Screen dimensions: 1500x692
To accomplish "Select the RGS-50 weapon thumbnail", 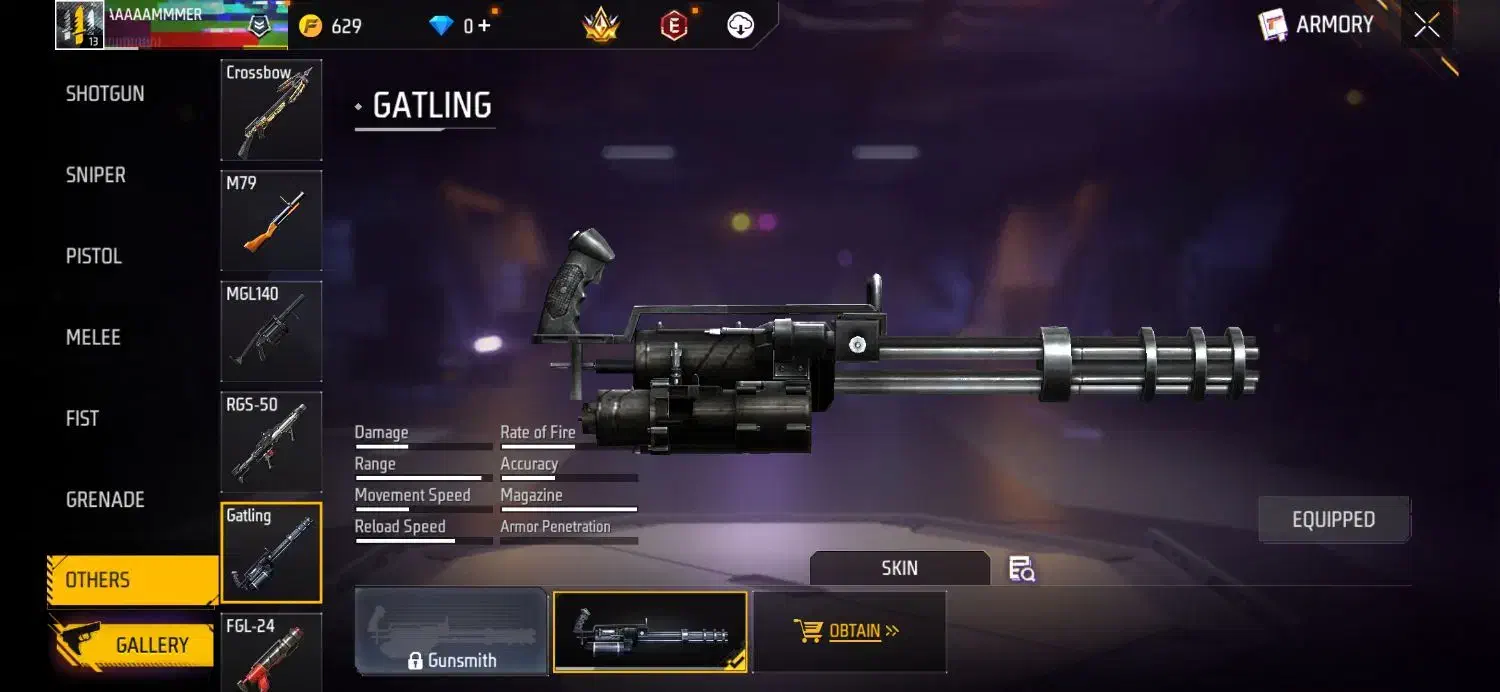I will tap(271, 442).
